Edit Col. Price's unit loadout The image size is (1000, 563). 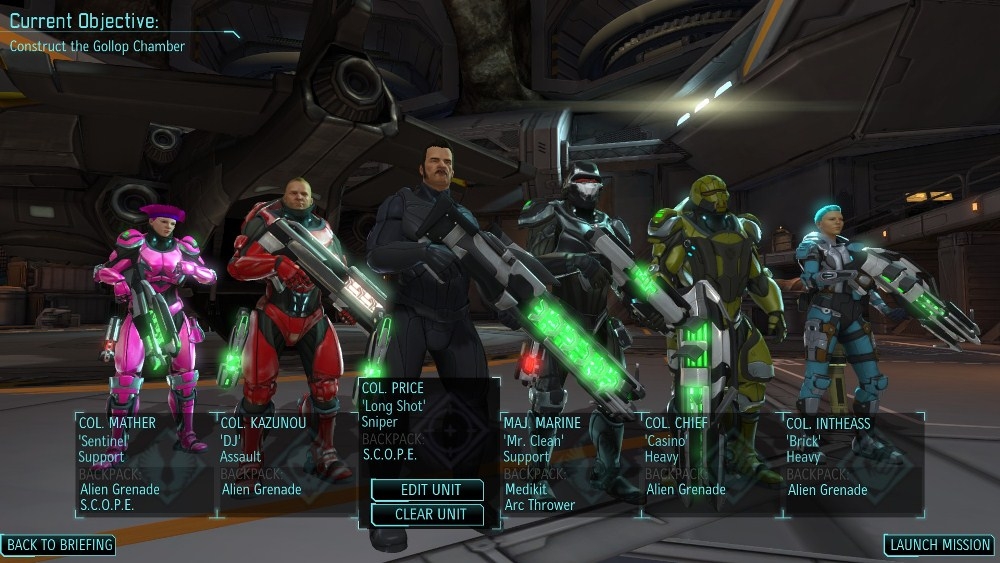[x=427, y=490]
